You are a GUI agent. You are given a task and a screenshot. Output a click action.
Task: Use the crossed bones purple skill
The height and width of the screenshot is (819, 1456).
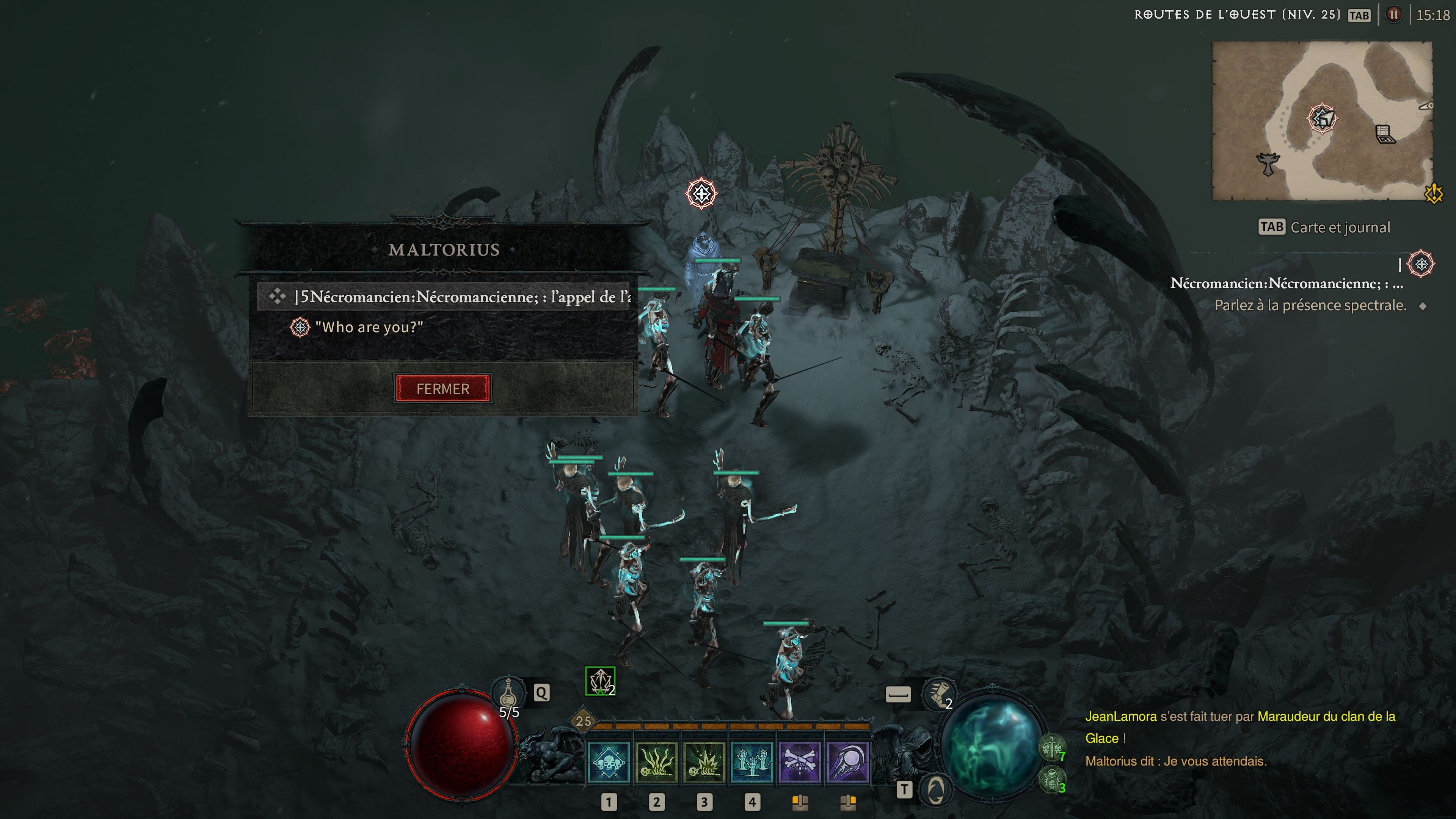click(799, 762)
